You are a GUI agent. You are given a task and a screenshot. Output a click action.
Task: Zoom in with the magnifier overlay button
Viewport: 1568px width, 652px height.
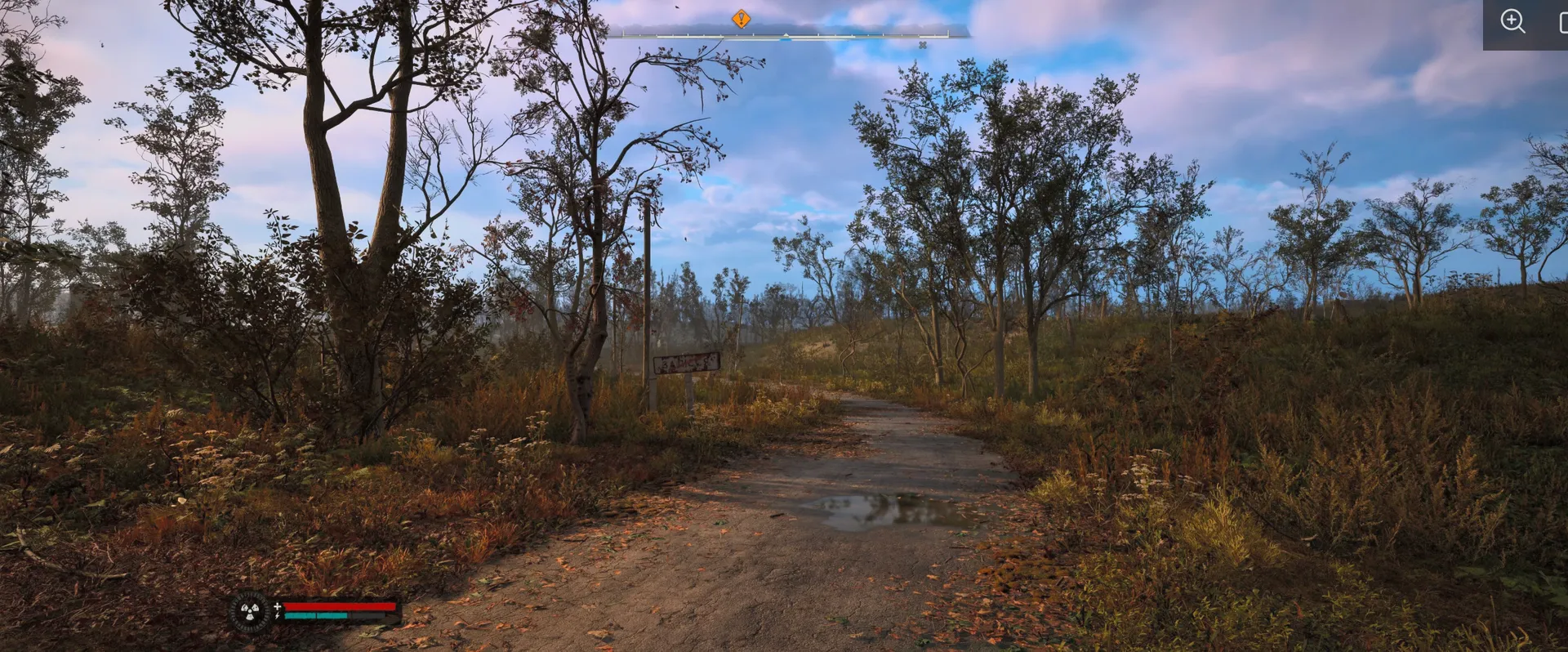pos(1512,21)
